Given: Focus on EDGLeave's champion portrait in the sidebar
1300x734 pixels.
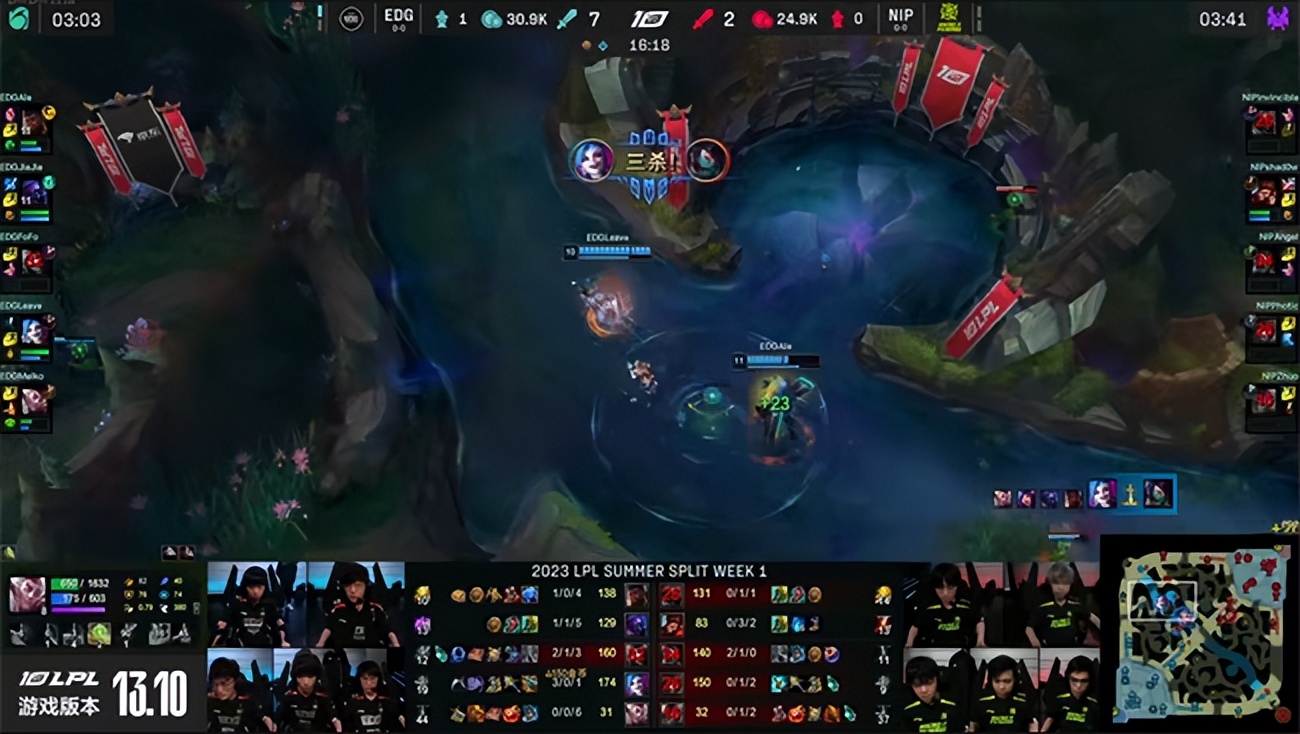Looking at the screenshot, I should click(x=34, y=331).
